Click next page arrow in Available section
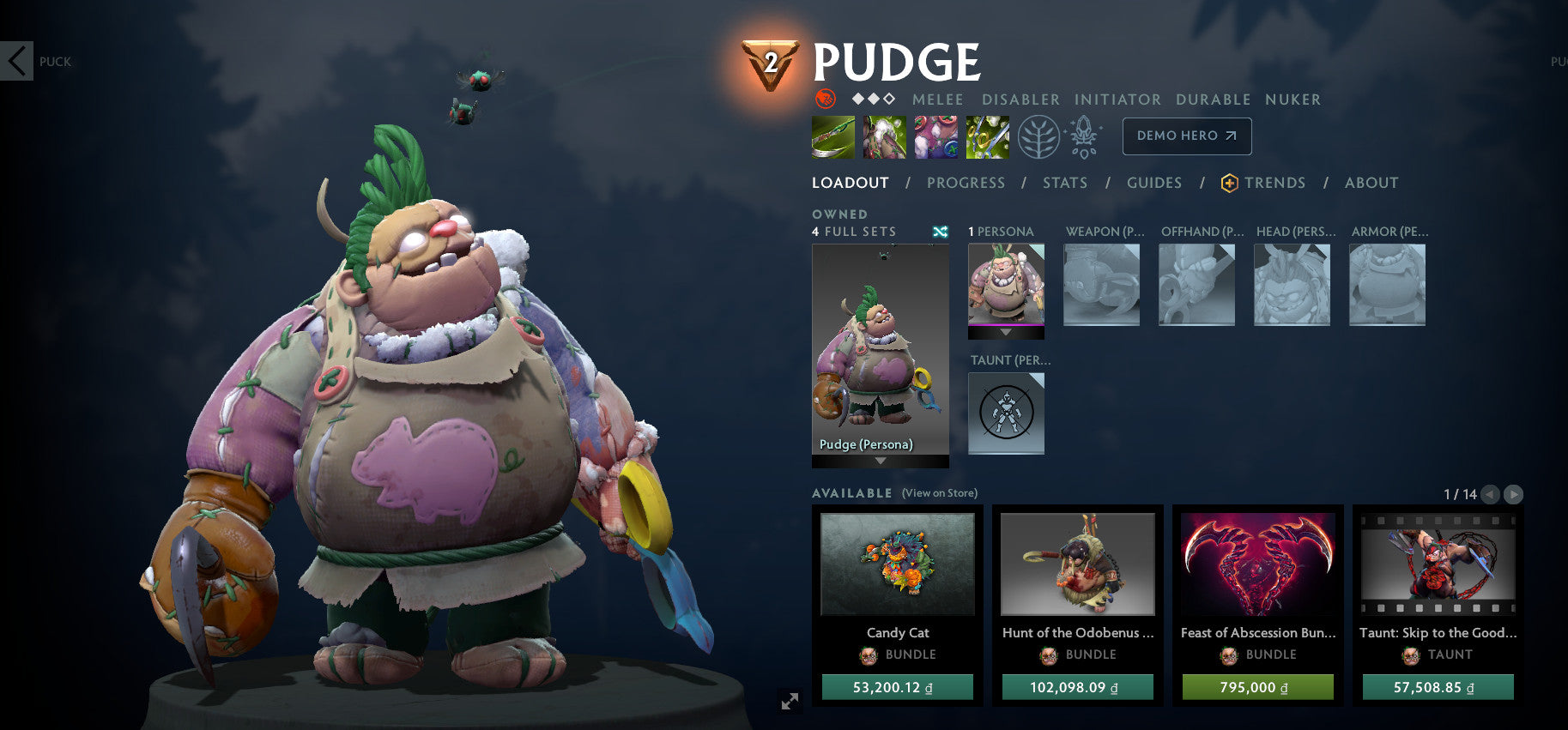 pyautogui.click(x=1513, y=494)
